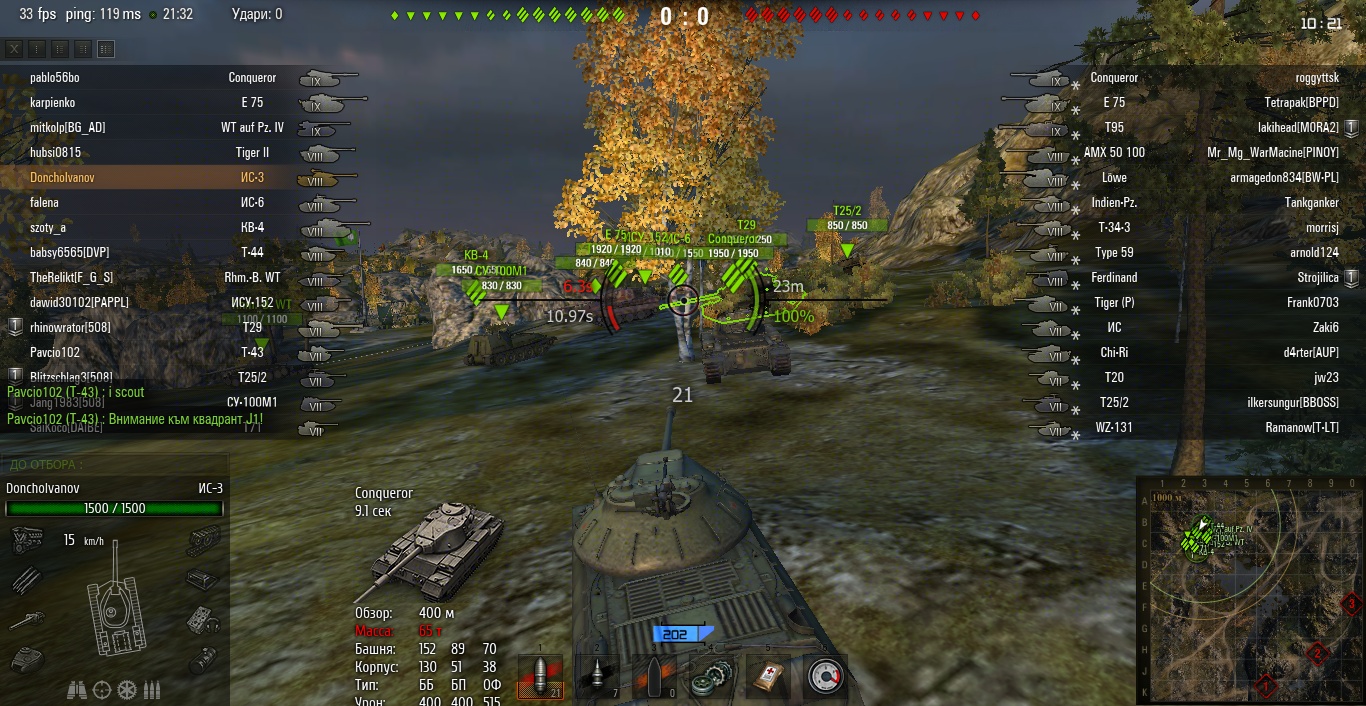The height and width of the screenshot is (706, 1366).
Task: Activate the gauge consumable in slot 6
Action: (x=825, y=677)
